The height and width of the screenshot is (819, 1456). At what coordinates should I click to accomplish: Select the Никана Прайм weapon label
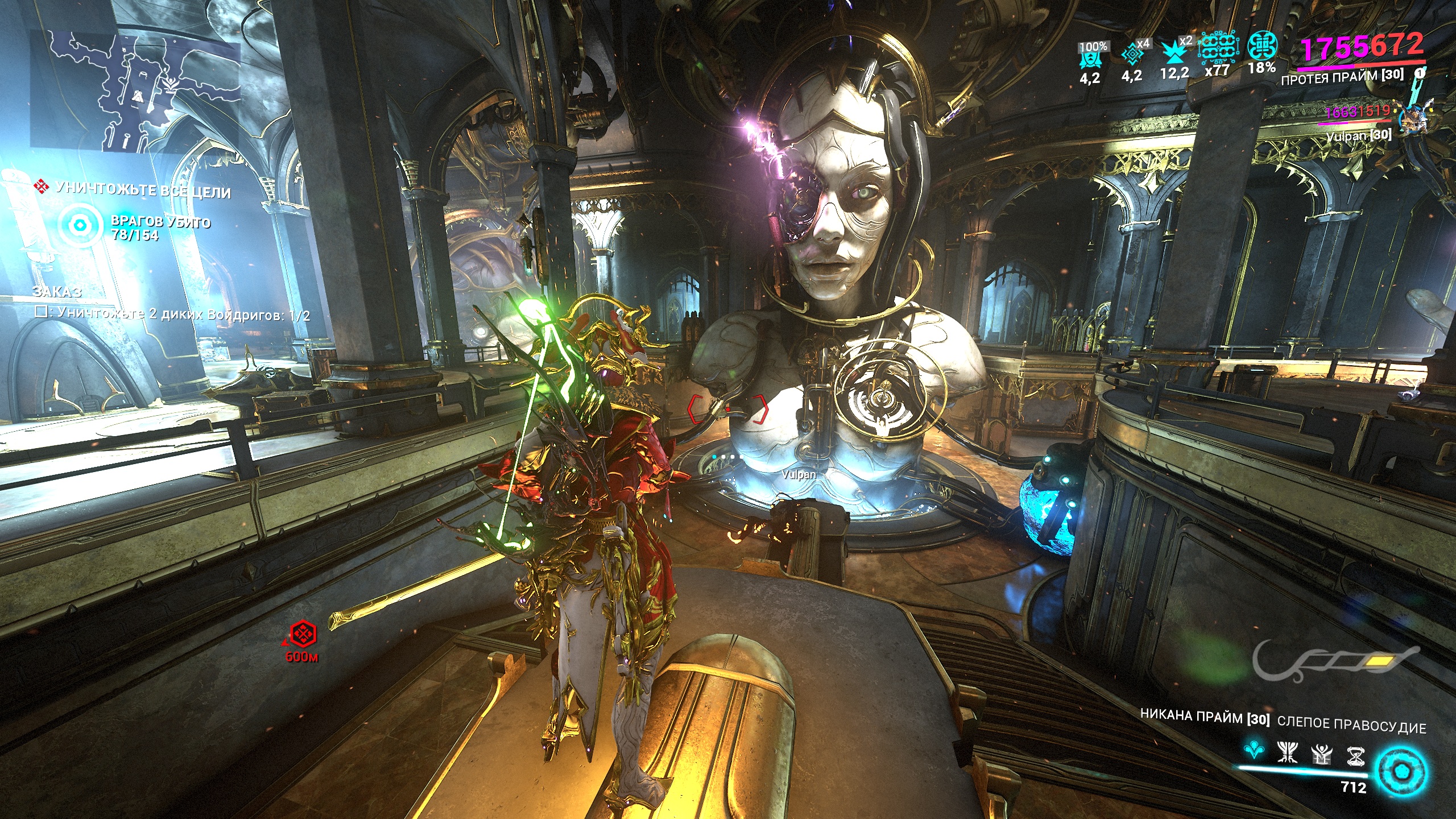[1204, 717]
